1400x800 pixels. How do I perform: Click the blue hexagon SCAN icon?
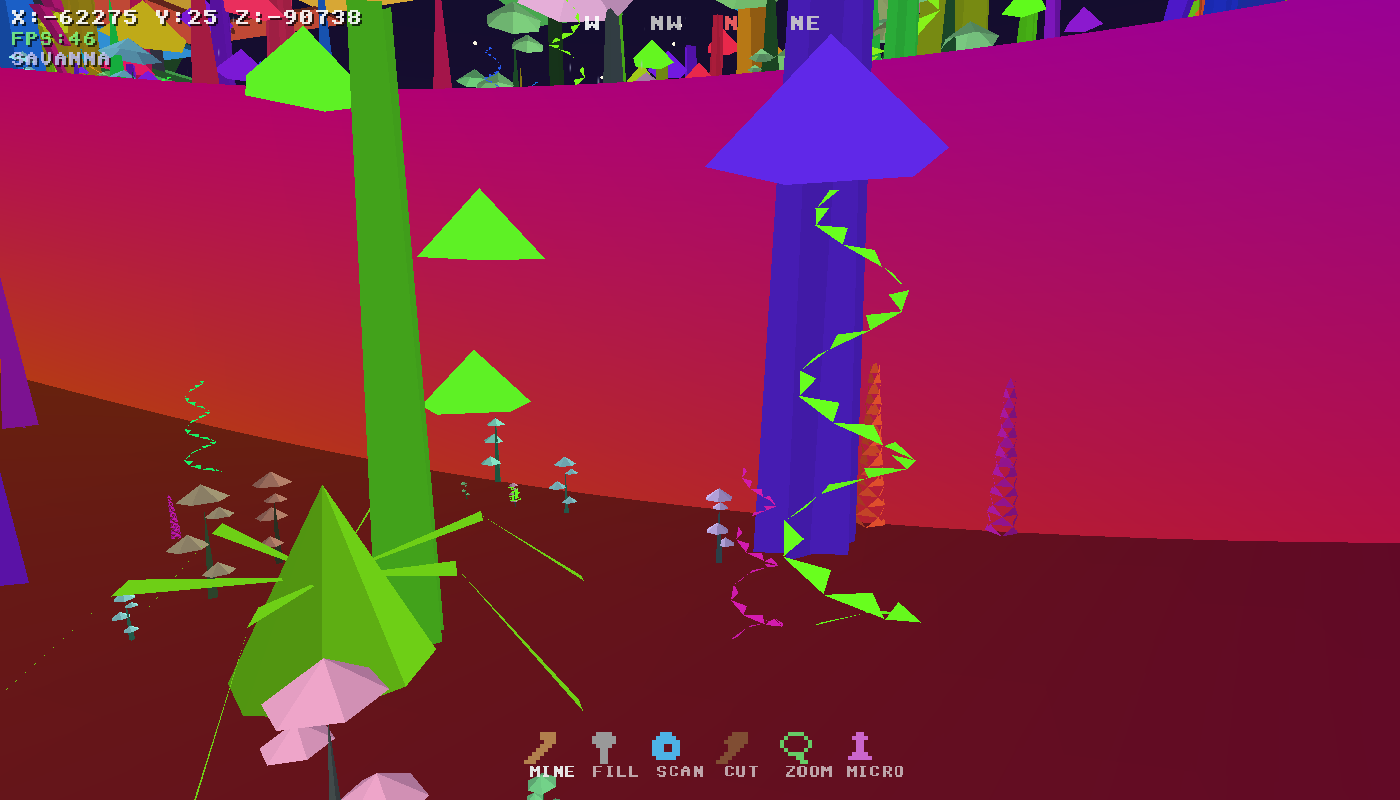point(668,744)
